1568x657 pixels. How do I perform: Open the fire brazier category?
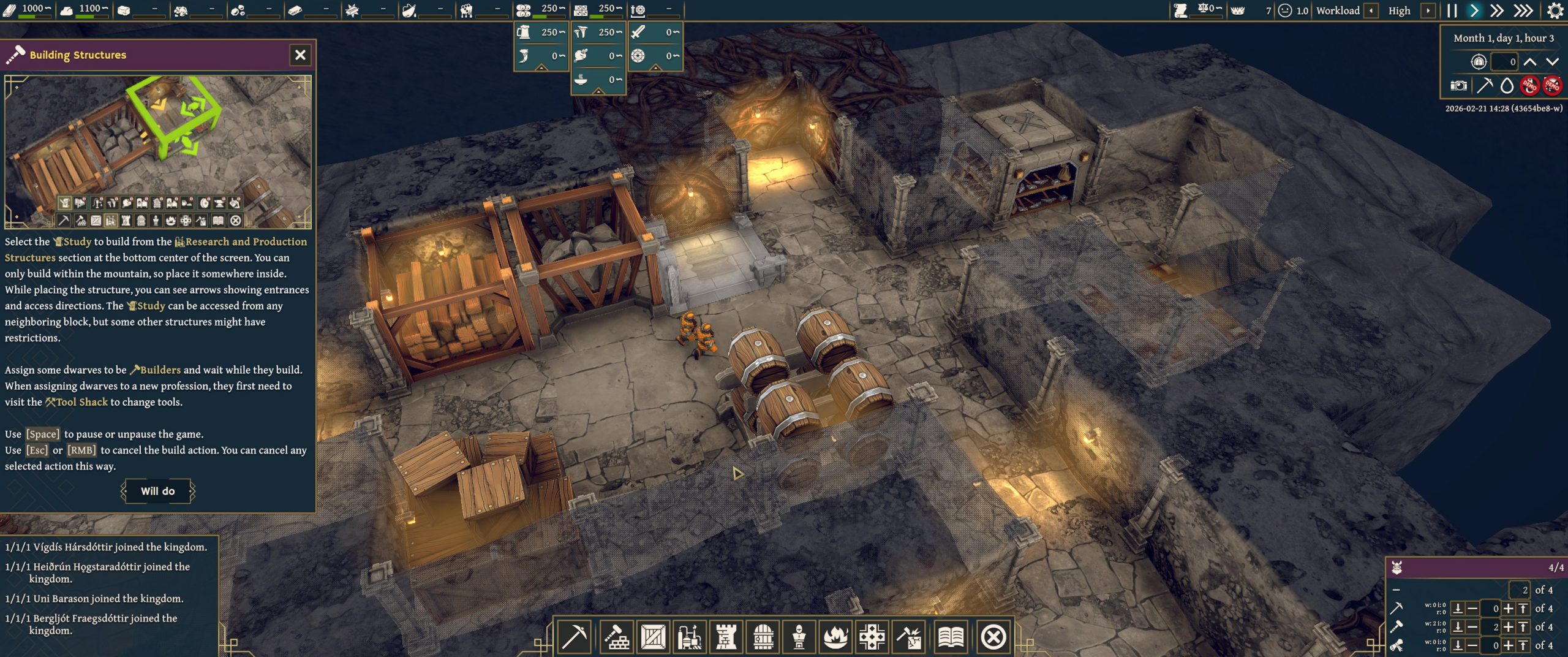click(x=835, y=637)
